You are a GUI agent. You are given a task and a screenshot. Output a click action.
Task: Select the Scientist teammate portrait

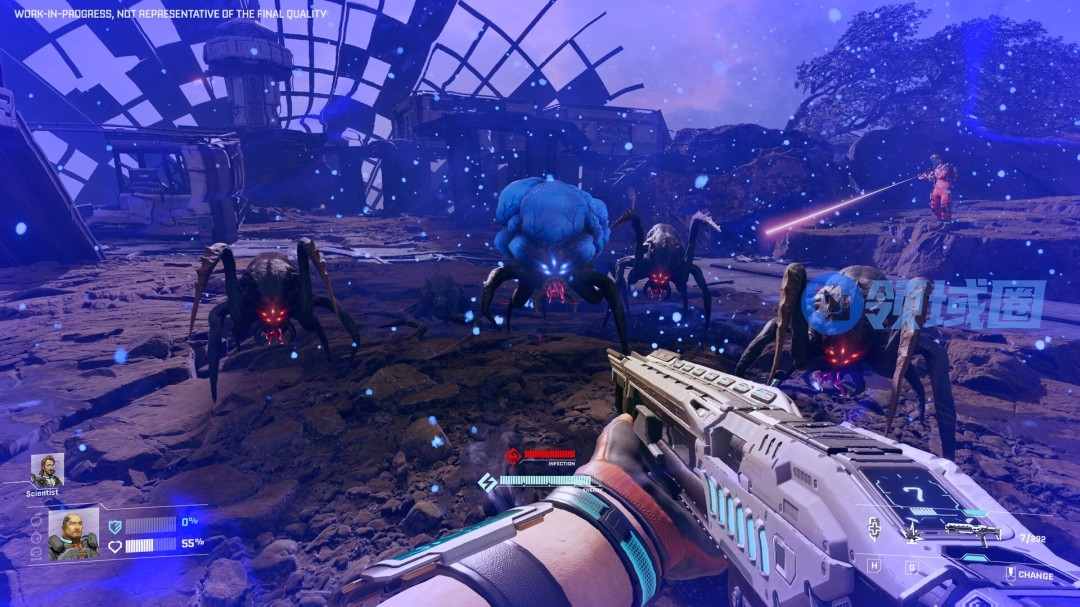(x=46, y=470)
